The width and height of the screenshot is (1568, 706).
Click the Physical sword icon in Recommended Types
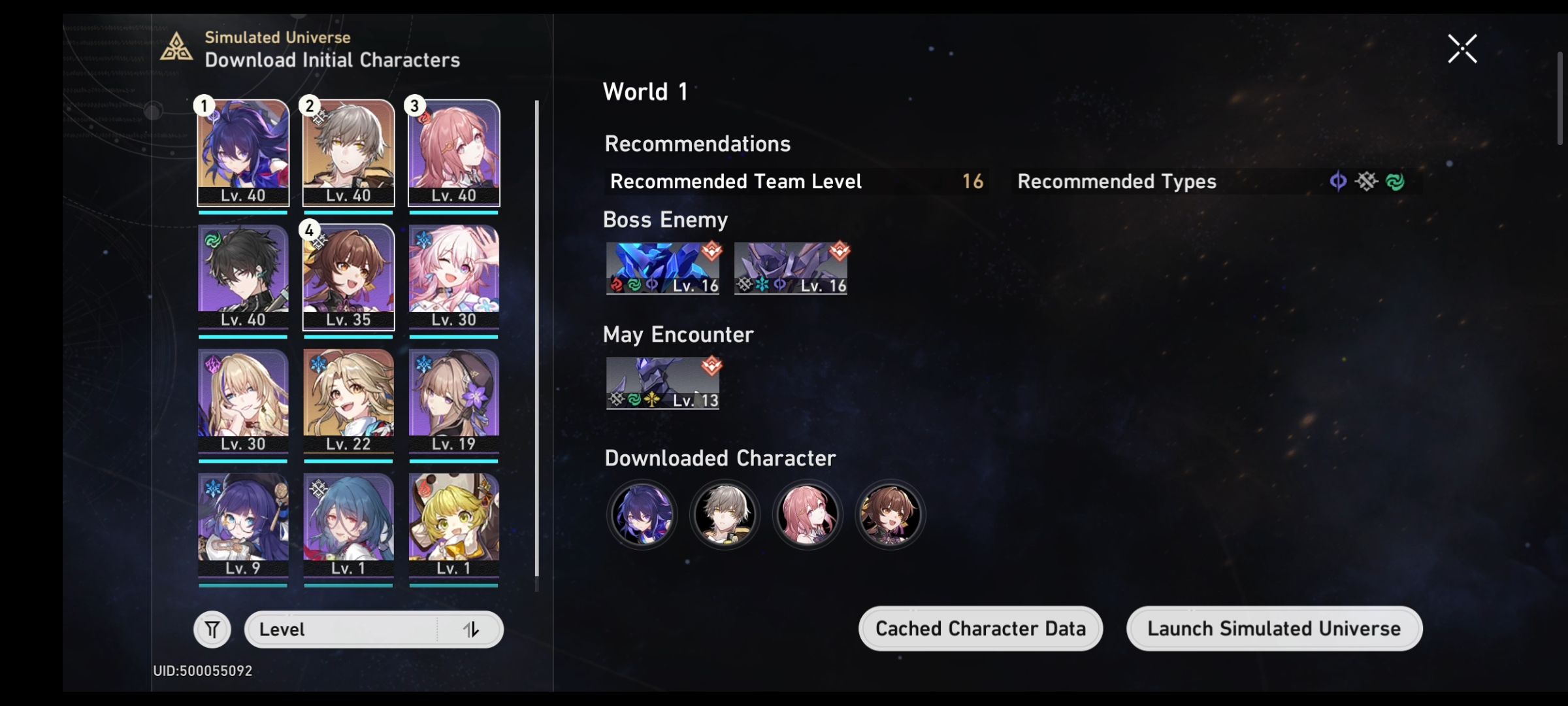point(1366,181)
